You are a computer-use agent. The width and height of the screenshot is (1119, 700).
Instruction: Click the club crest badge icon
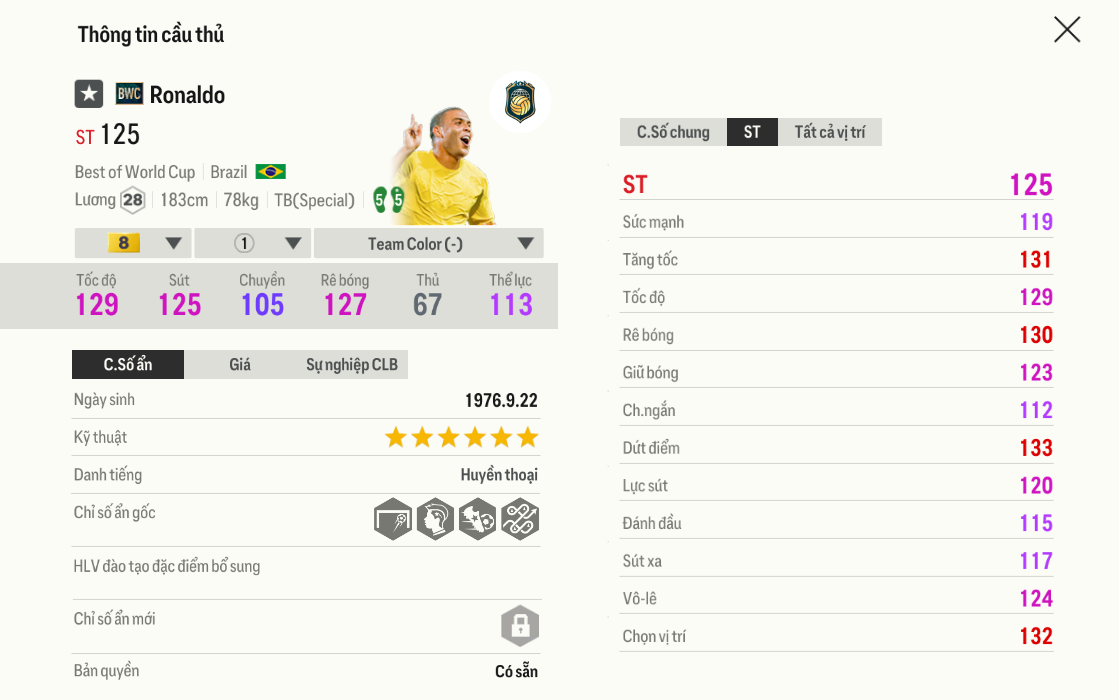pyautogui.click(x=520, y=102)
